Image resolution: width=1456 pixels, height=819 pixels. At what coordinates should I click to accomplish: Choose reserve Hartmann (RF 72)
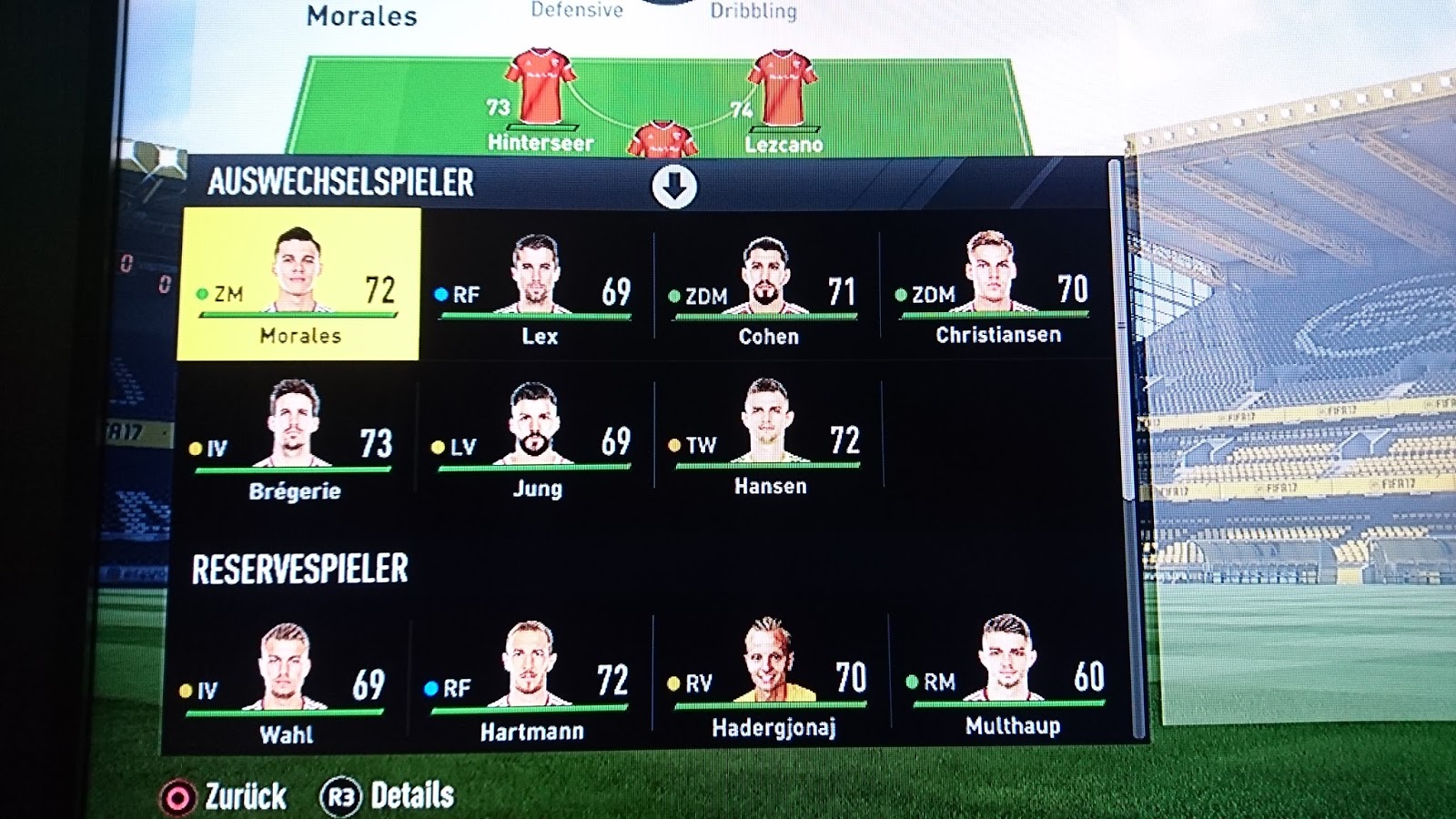(x=530, y=679)
